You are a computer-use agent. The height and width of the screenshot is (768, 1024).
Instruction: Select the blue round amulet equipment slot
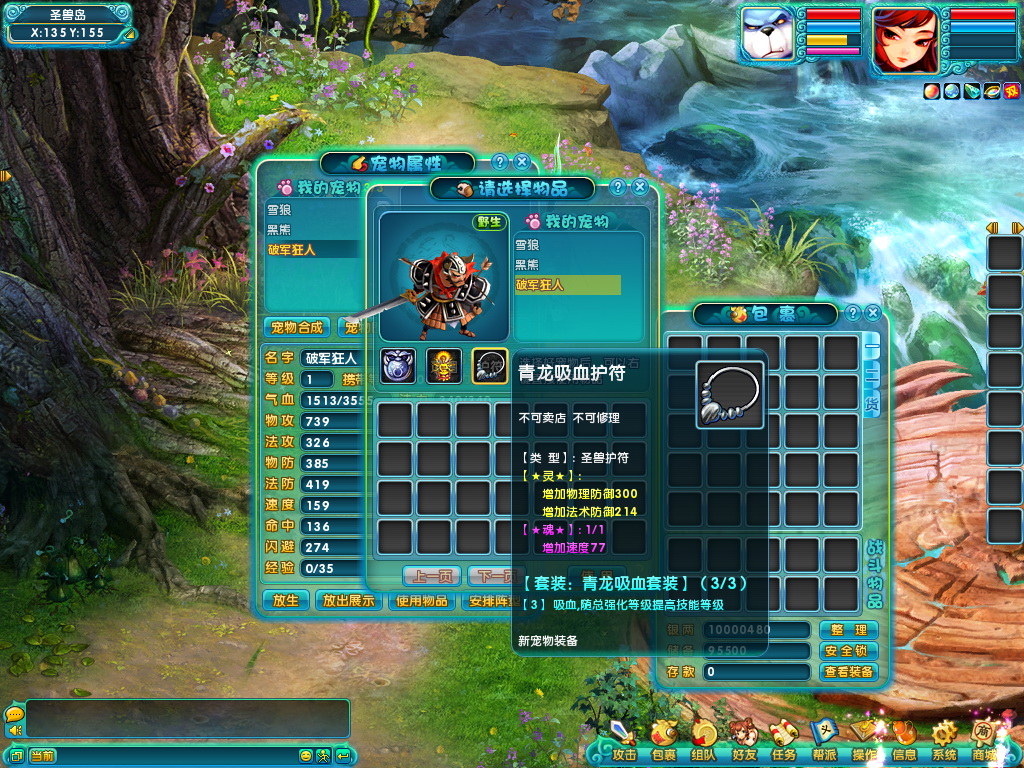(399, 367)
